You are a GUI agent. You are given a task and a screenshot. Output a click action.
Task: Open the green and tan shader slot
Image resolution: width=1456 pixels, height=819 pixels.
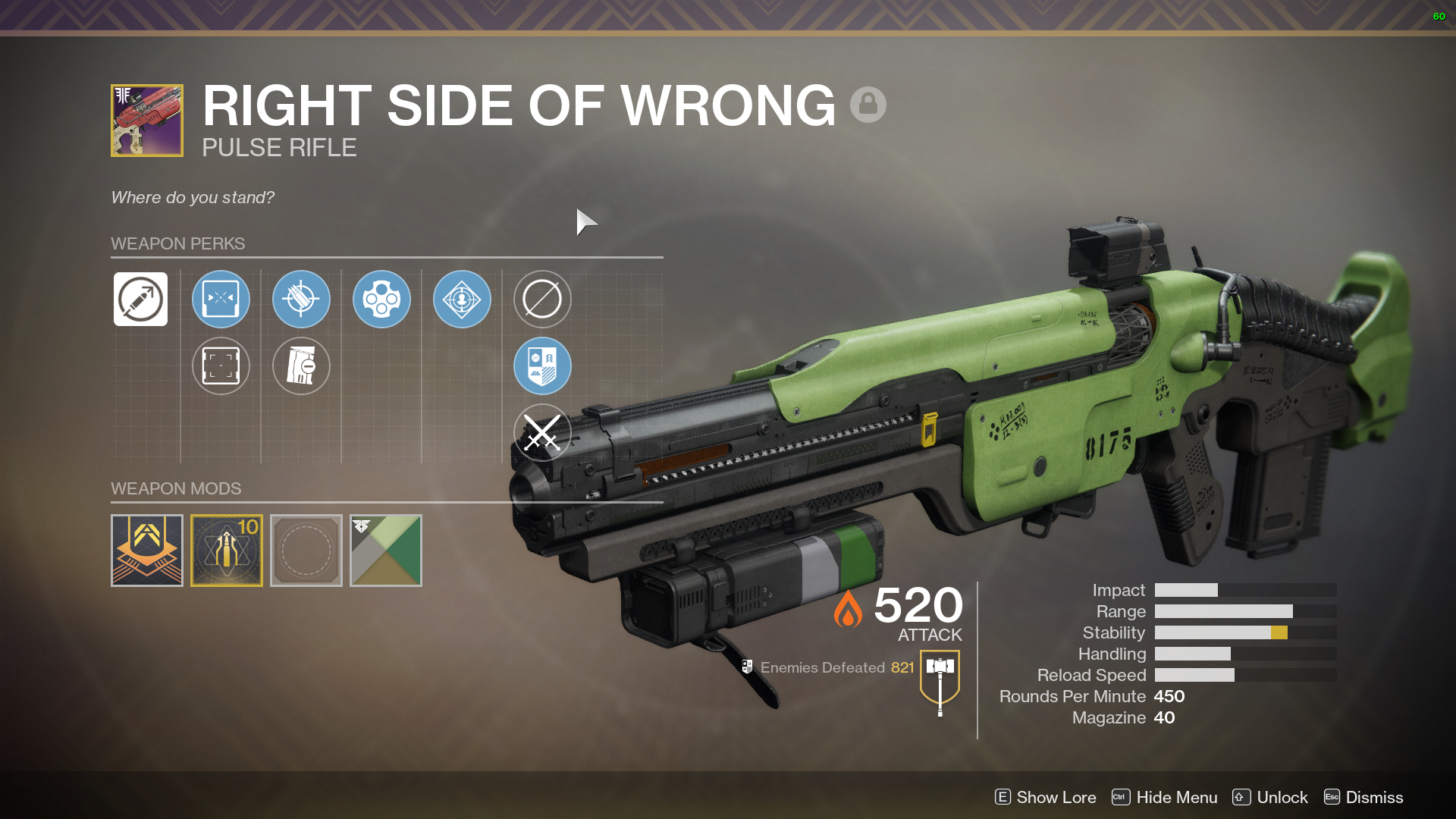click(x=386, y=551)
